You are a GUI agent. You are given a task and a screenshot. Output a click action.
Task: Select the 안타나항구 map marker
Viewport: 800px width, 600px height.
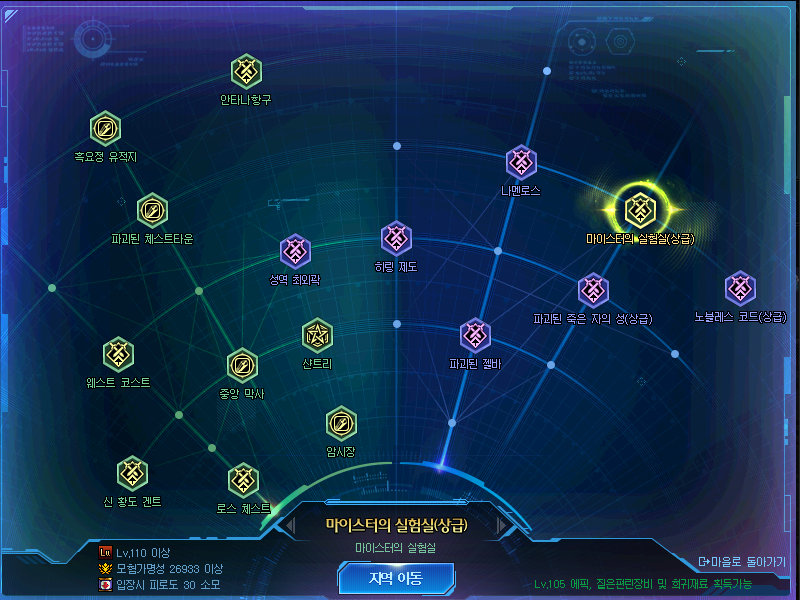tap(246, 72)
